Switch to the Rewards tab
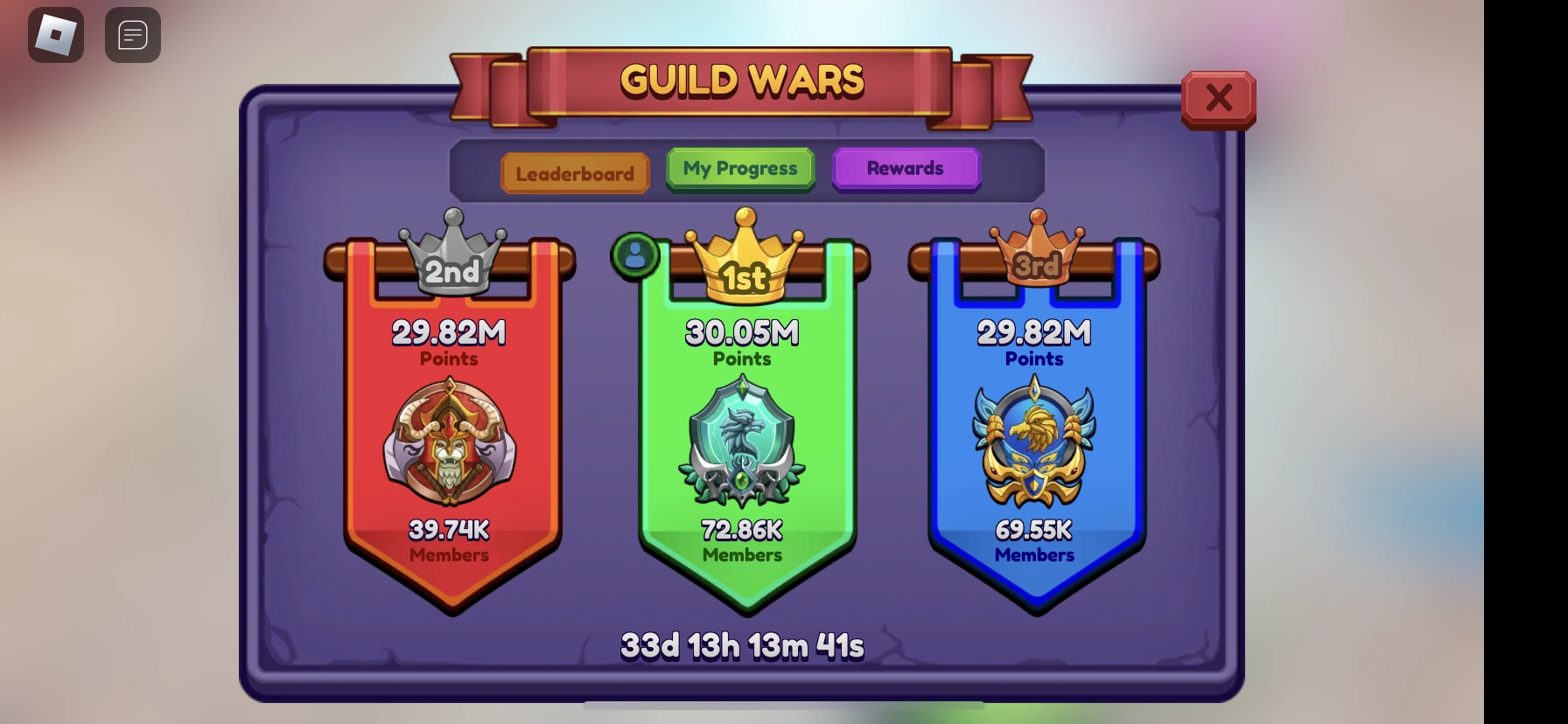The image size is (1568, 724). pyautogui.click(x=906, y=168)
